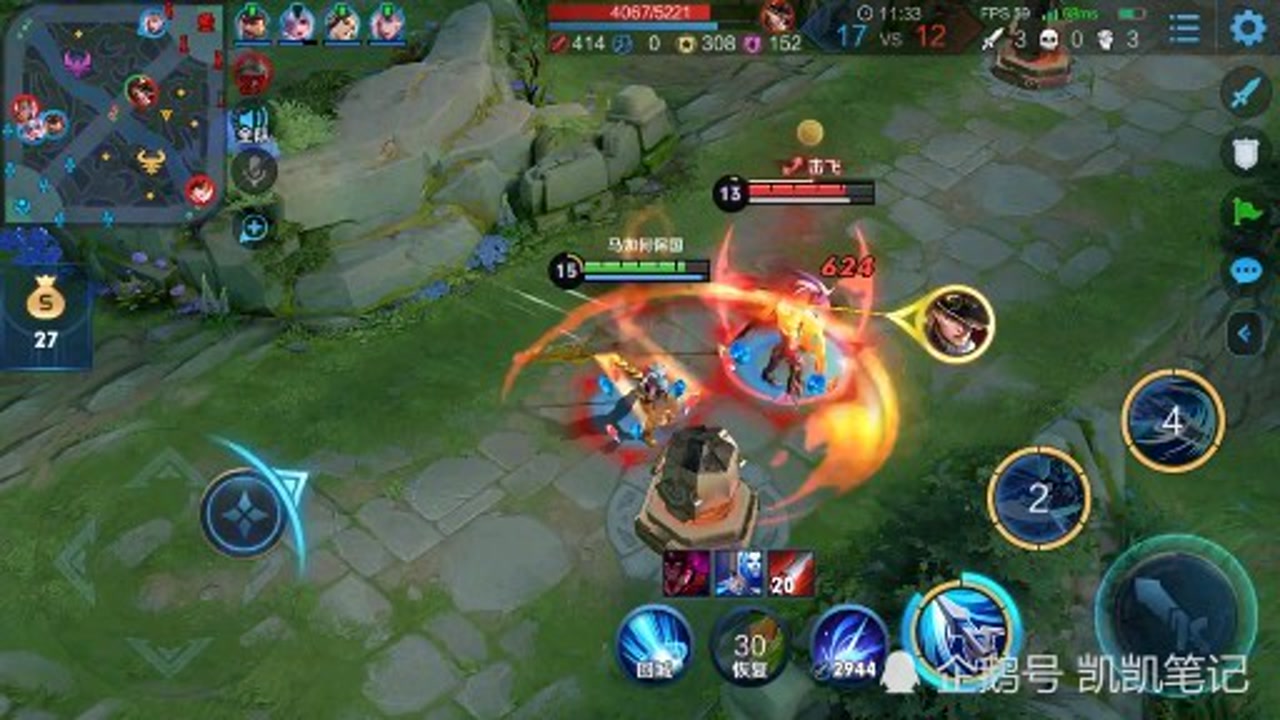Open the blue quick chat bubble
Viewport: 1280px width, 720px height.
1245,271
